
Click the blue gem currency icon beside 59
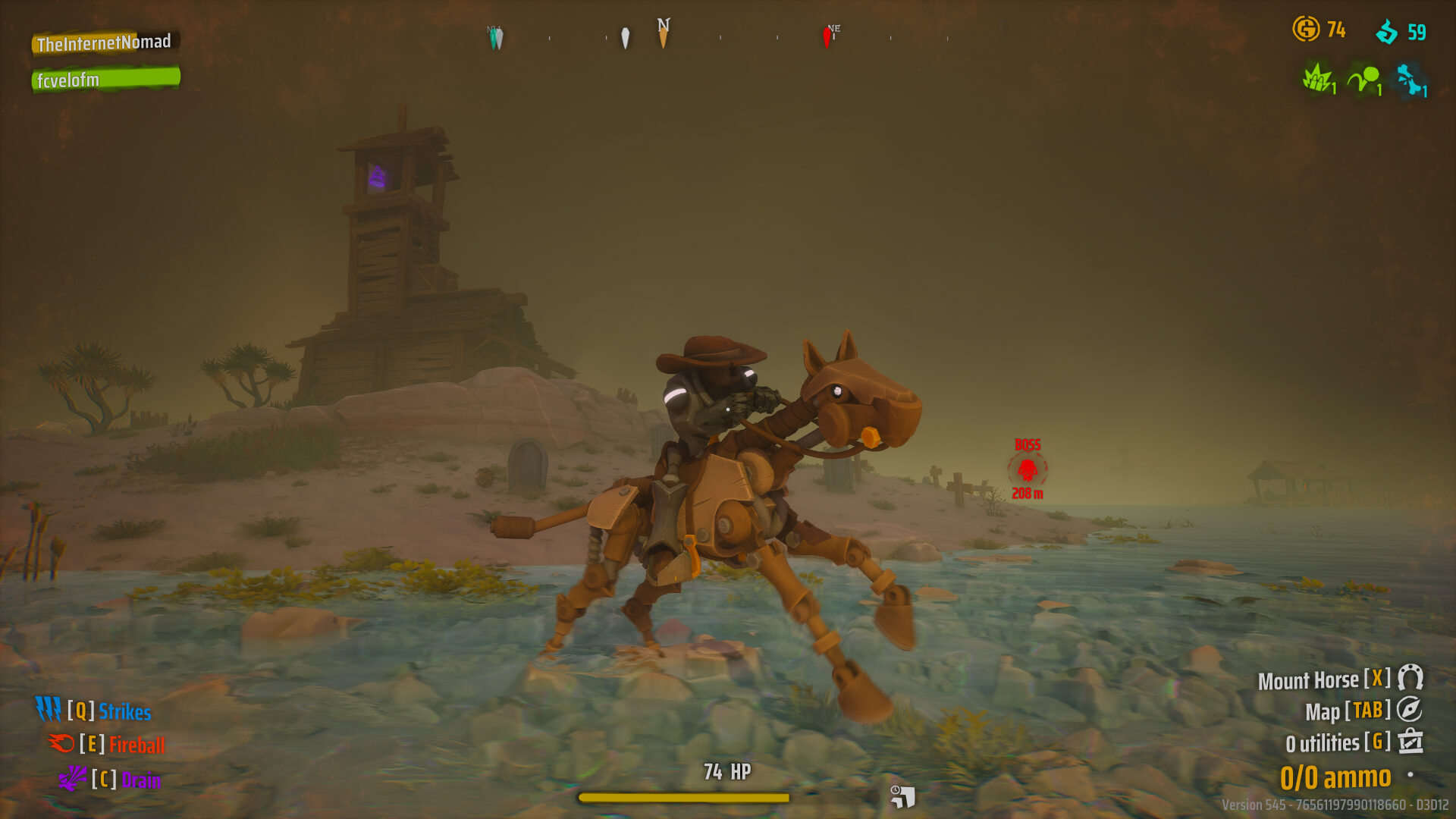point(1386,31)
